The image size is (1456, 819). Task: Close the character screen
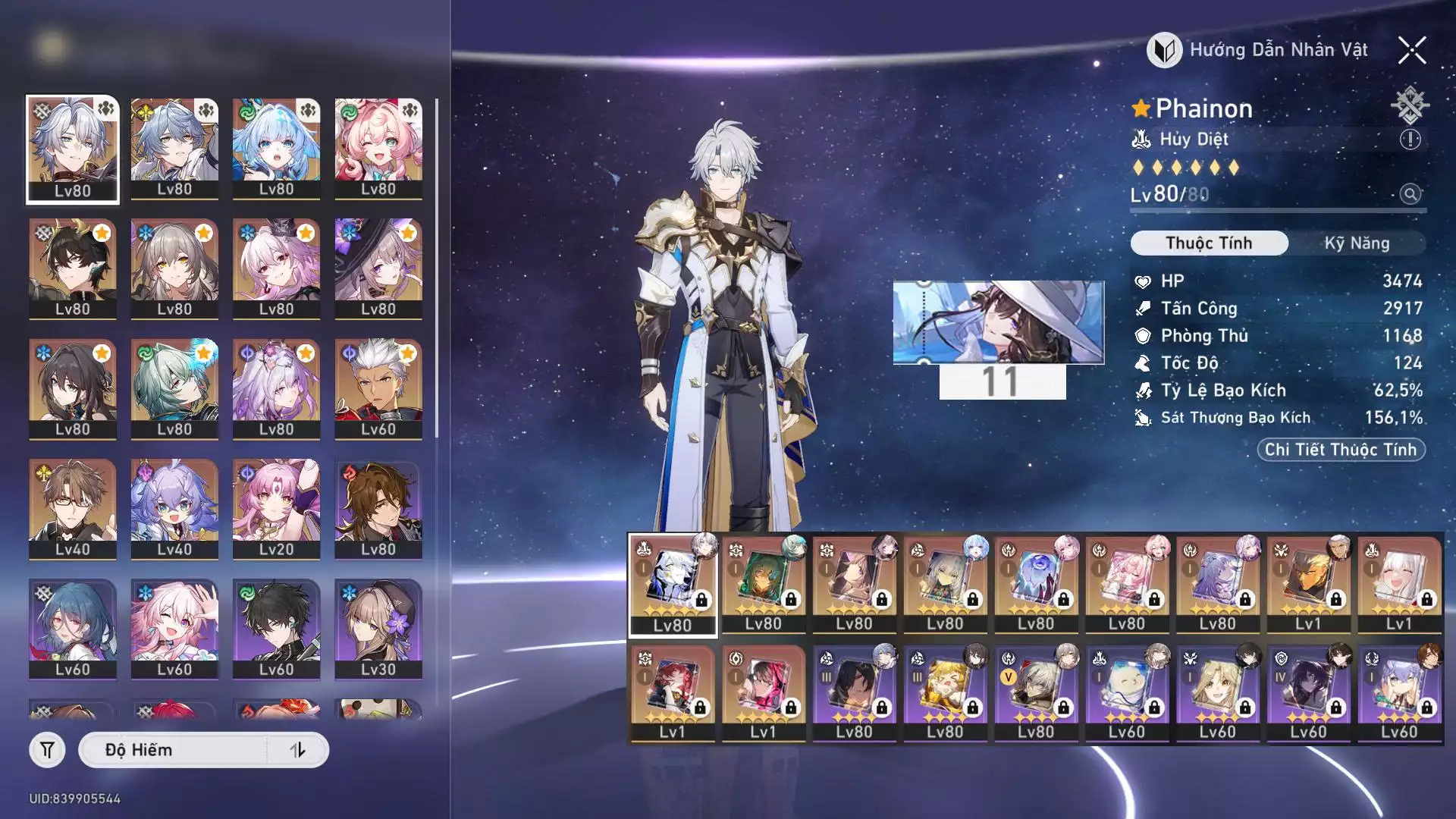click(x=1411, y=50)
